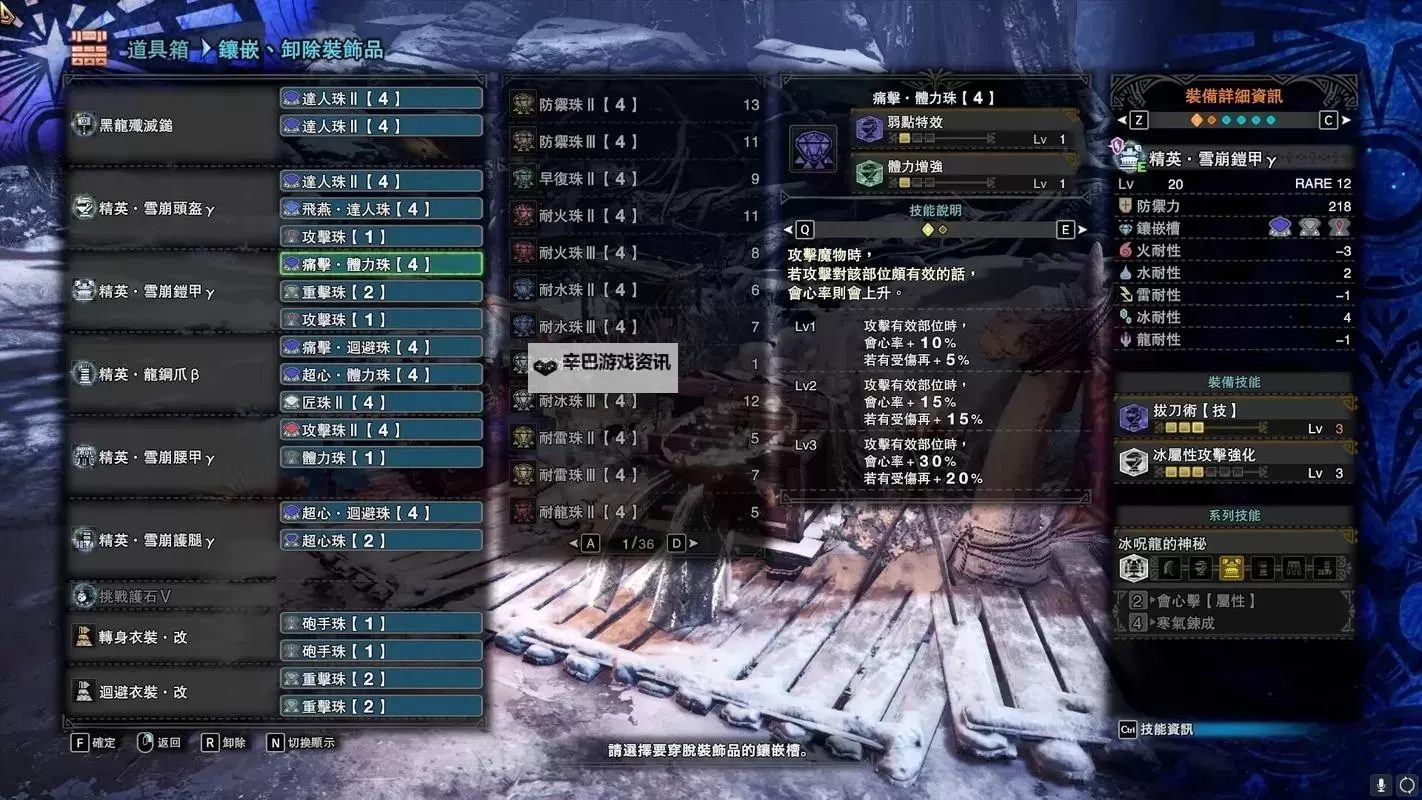Pick 早復珠II【4】 from the list
Viewport: 1422px width, 800px height.
634,179
